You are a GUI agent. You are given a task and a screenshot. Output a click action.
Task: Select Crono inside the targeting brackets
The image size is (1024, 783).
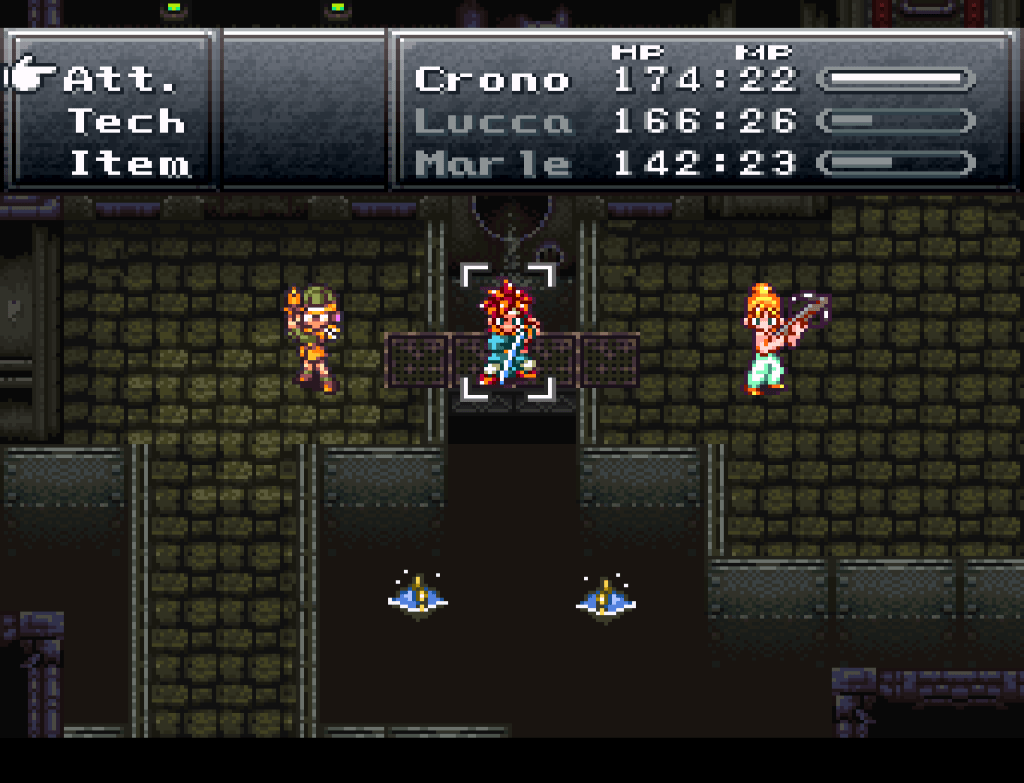[507, 334]
